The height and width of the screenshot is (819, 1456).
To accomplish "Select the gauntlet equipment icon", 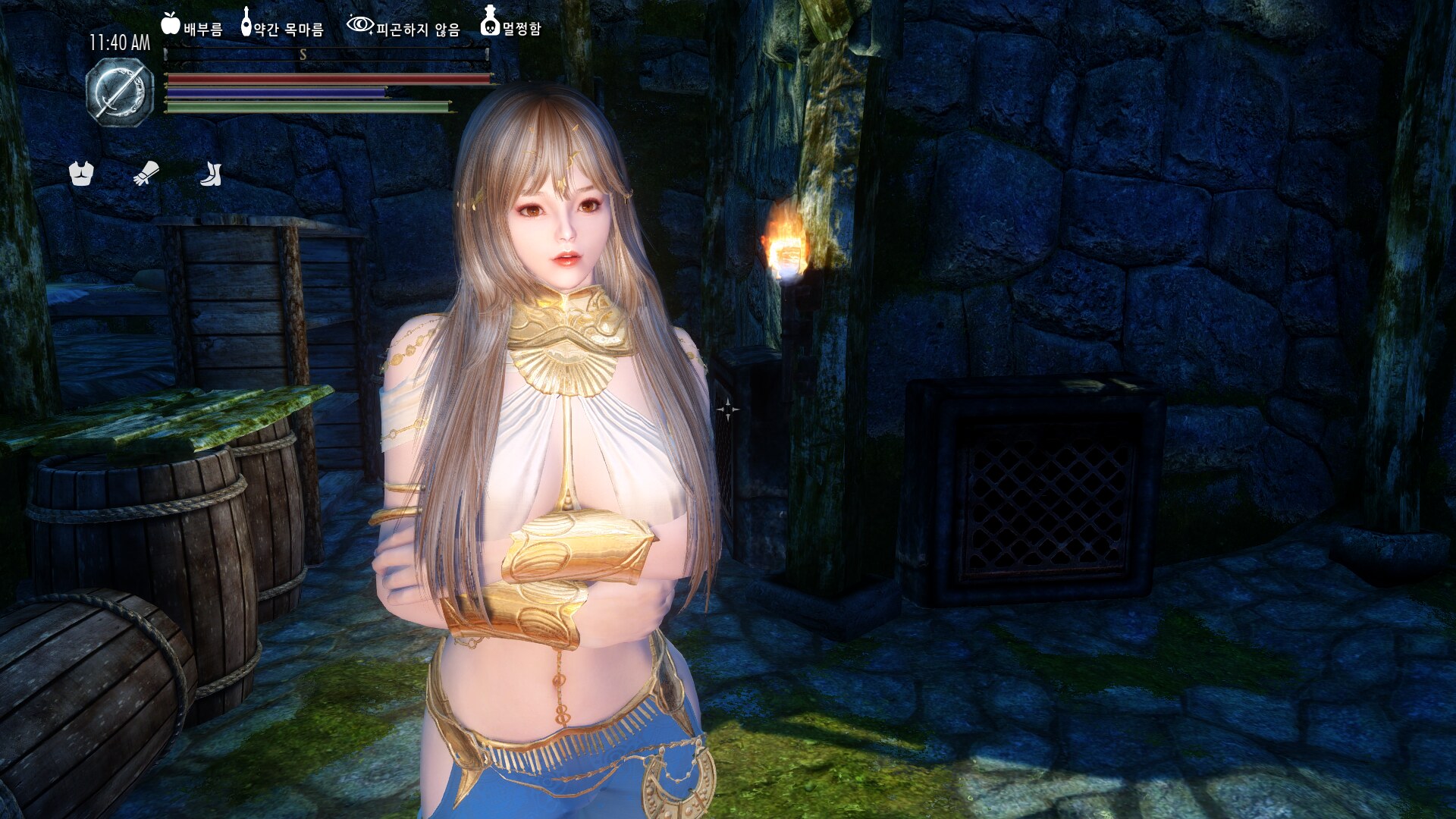I will (146, 174).
